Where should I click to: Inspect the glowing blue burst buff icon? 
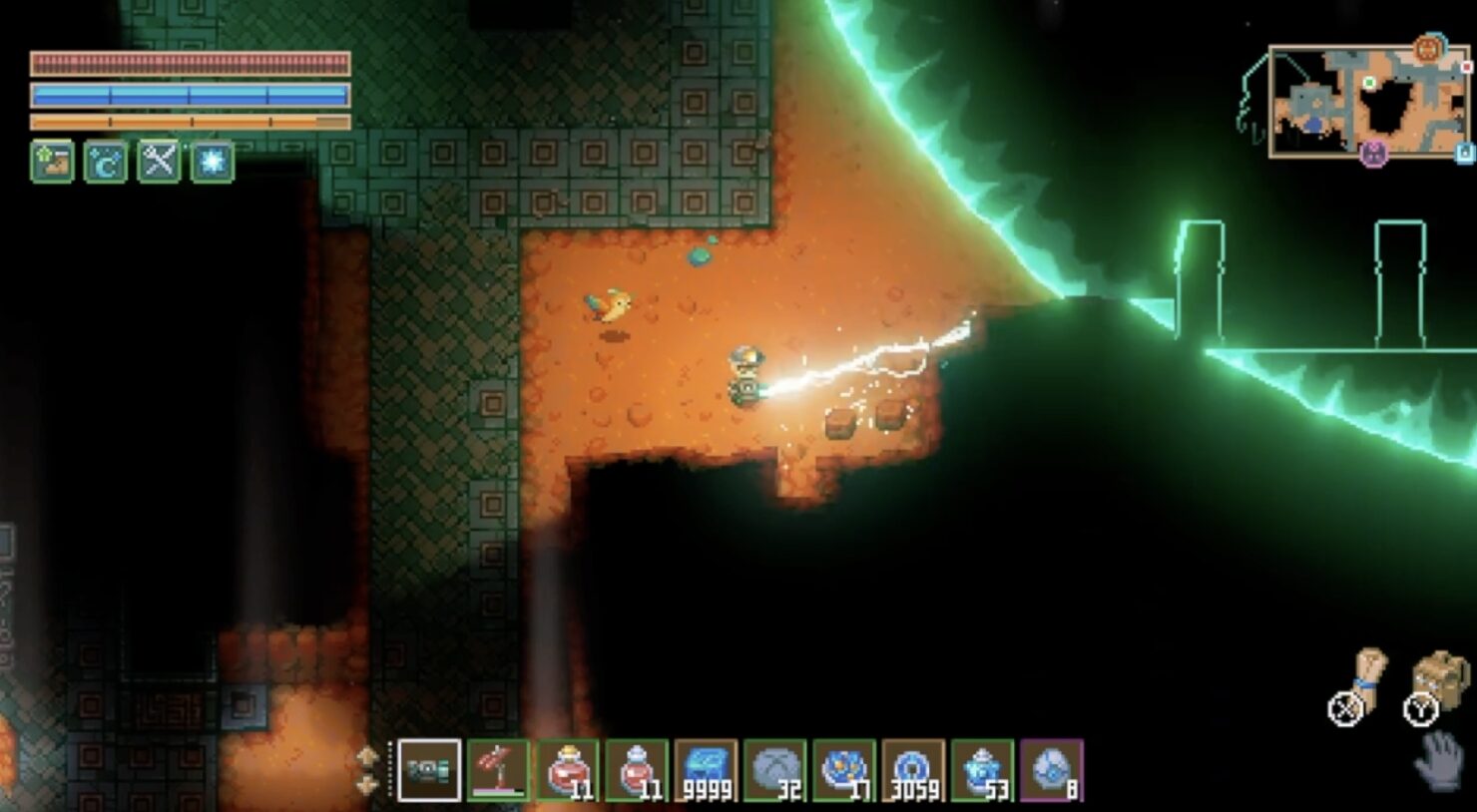pyautogui.click(x=212, y=162)
